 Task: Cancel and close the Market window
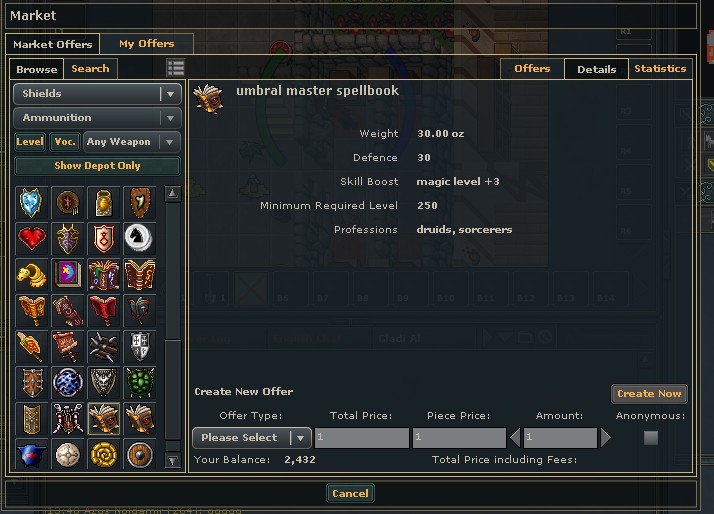[x=350, y=493]
